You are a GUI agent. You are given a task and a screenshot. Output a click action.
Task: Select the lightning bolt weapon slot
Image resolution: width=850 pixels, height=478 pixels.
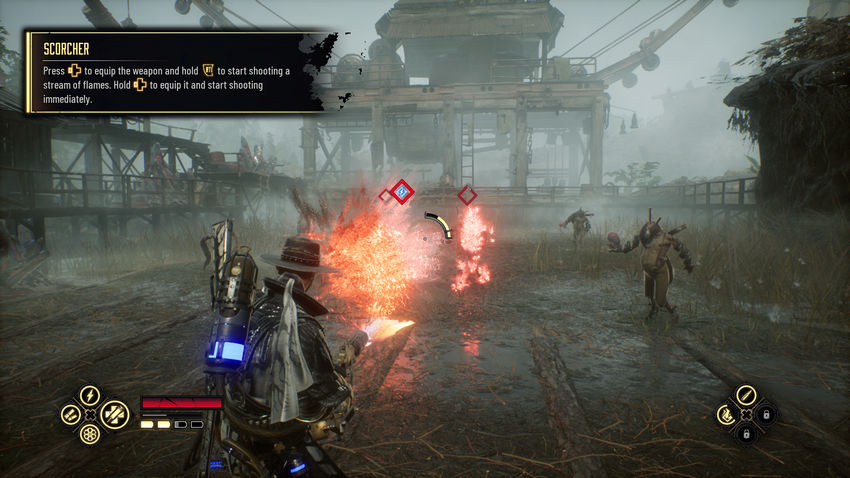click(90, 396)
